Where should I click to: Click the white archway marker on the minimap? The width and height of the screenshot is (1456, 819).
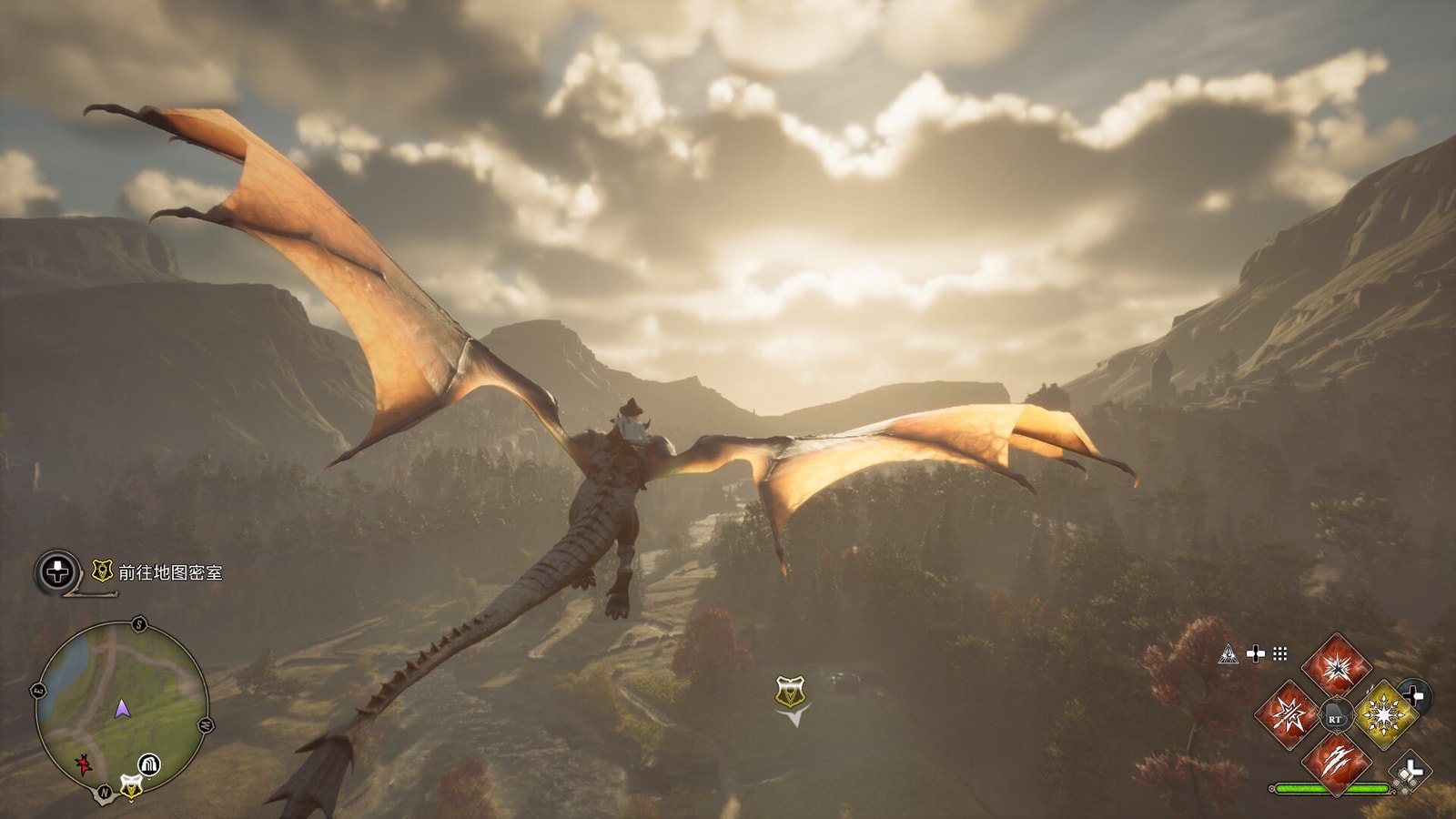(x=149, y=763)
